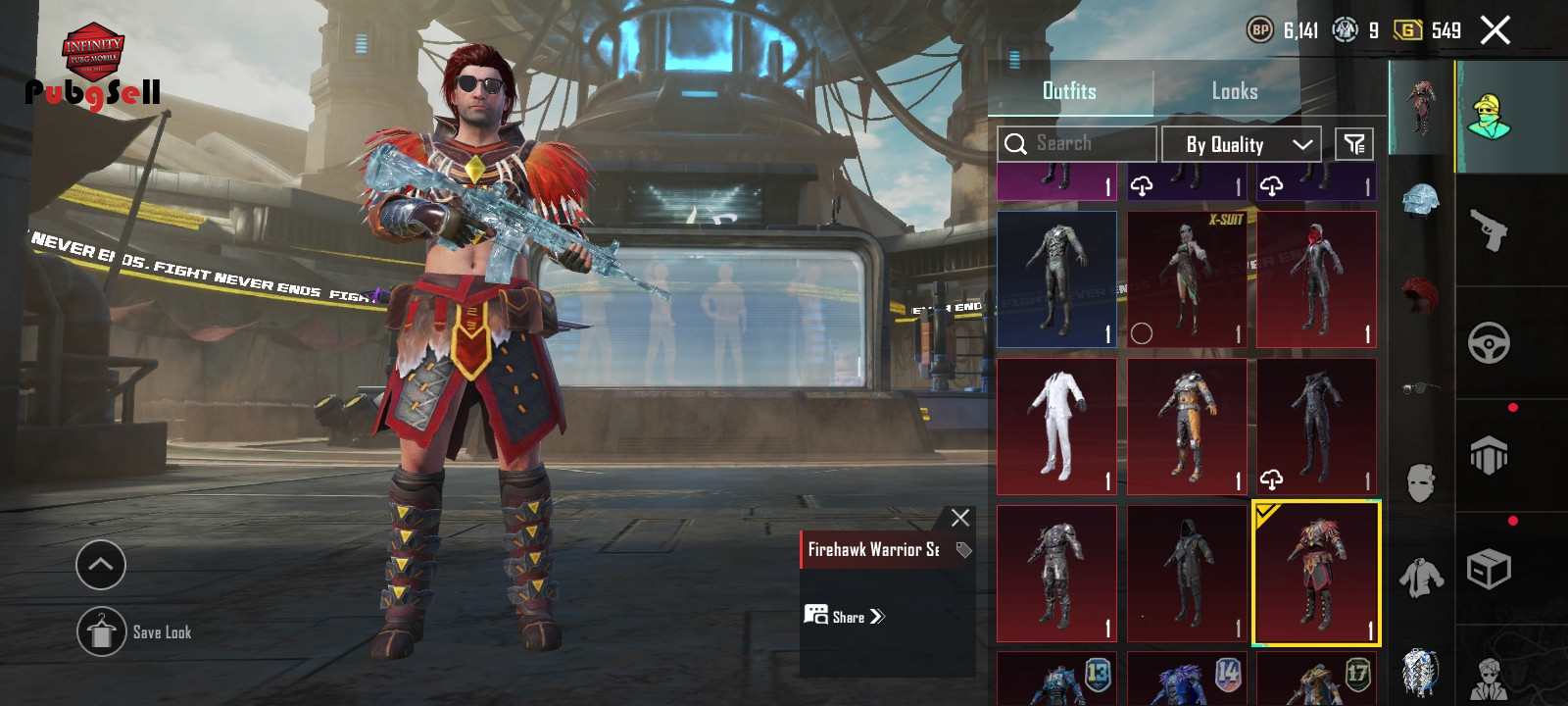1568x706 pixels.
Task: Pick the orange and grey armored outfit
Action: [x=1187, y=427]
